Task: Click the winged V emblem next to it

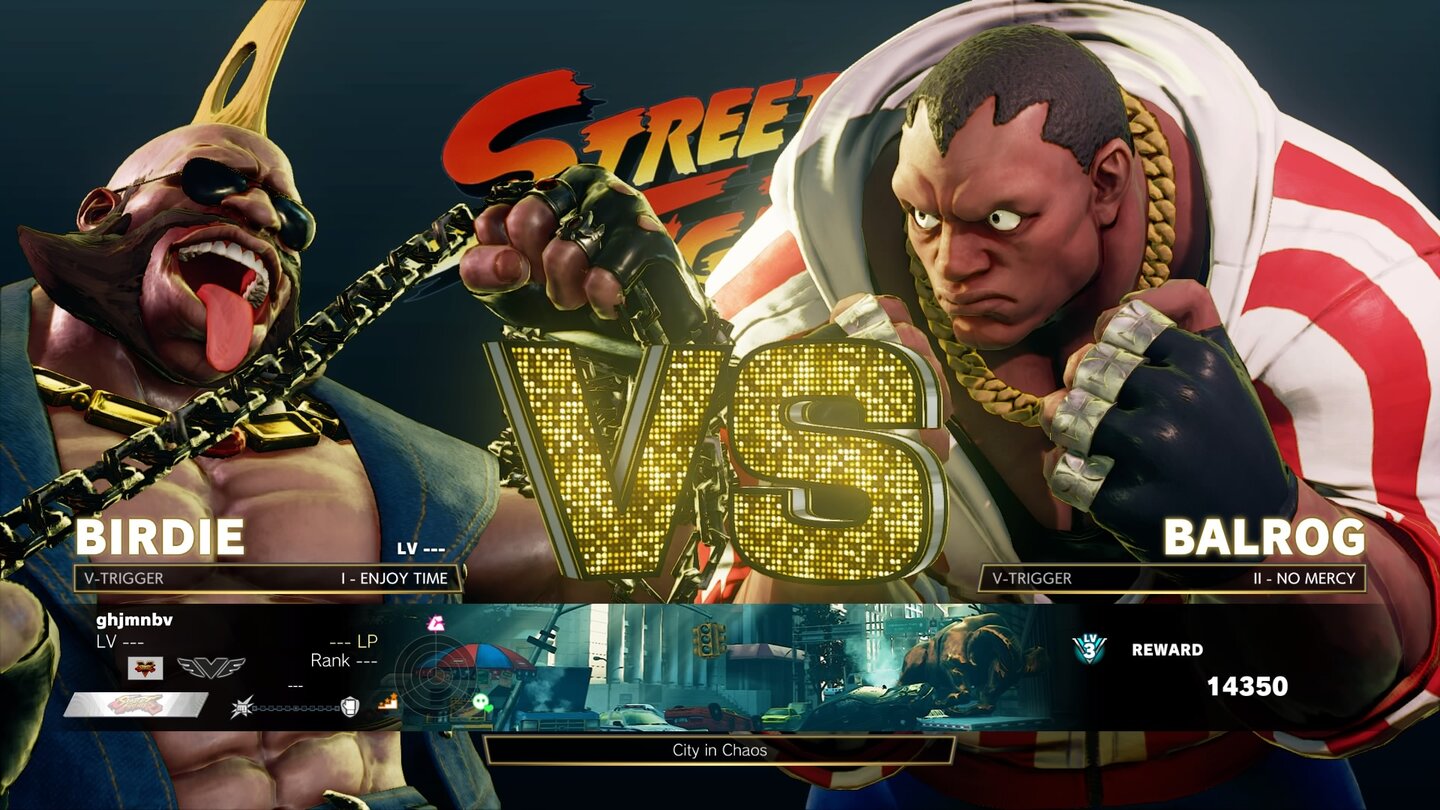Action: click(210, 666)
